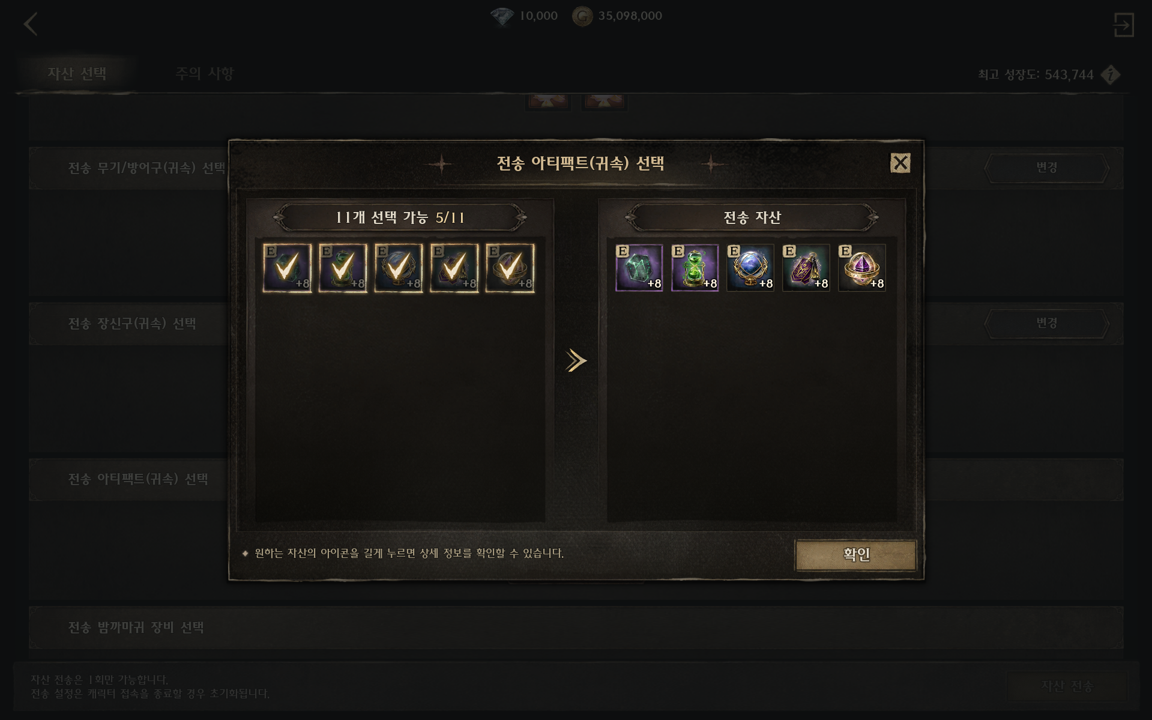Open the info icon beside 최고 성장도
Image resolution: width=1152 pixels, height=720 pixels.
(1110, 75)
